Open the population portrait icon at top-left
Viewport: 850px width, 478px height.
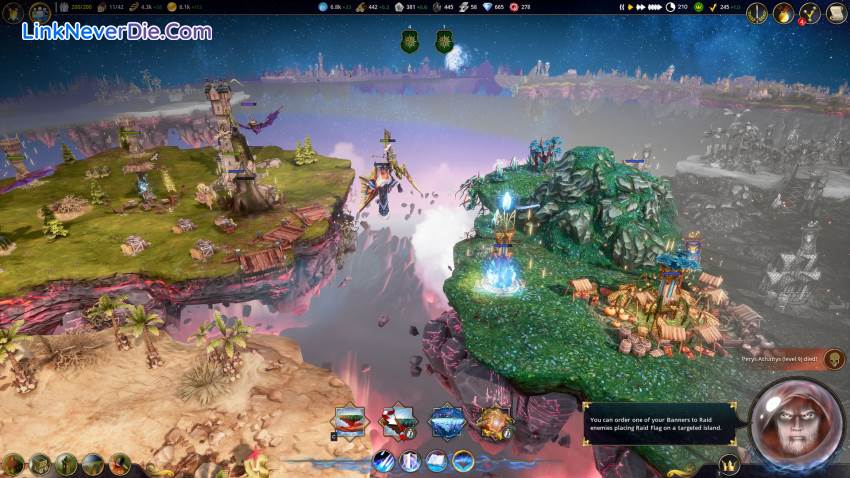click(40, 12)
